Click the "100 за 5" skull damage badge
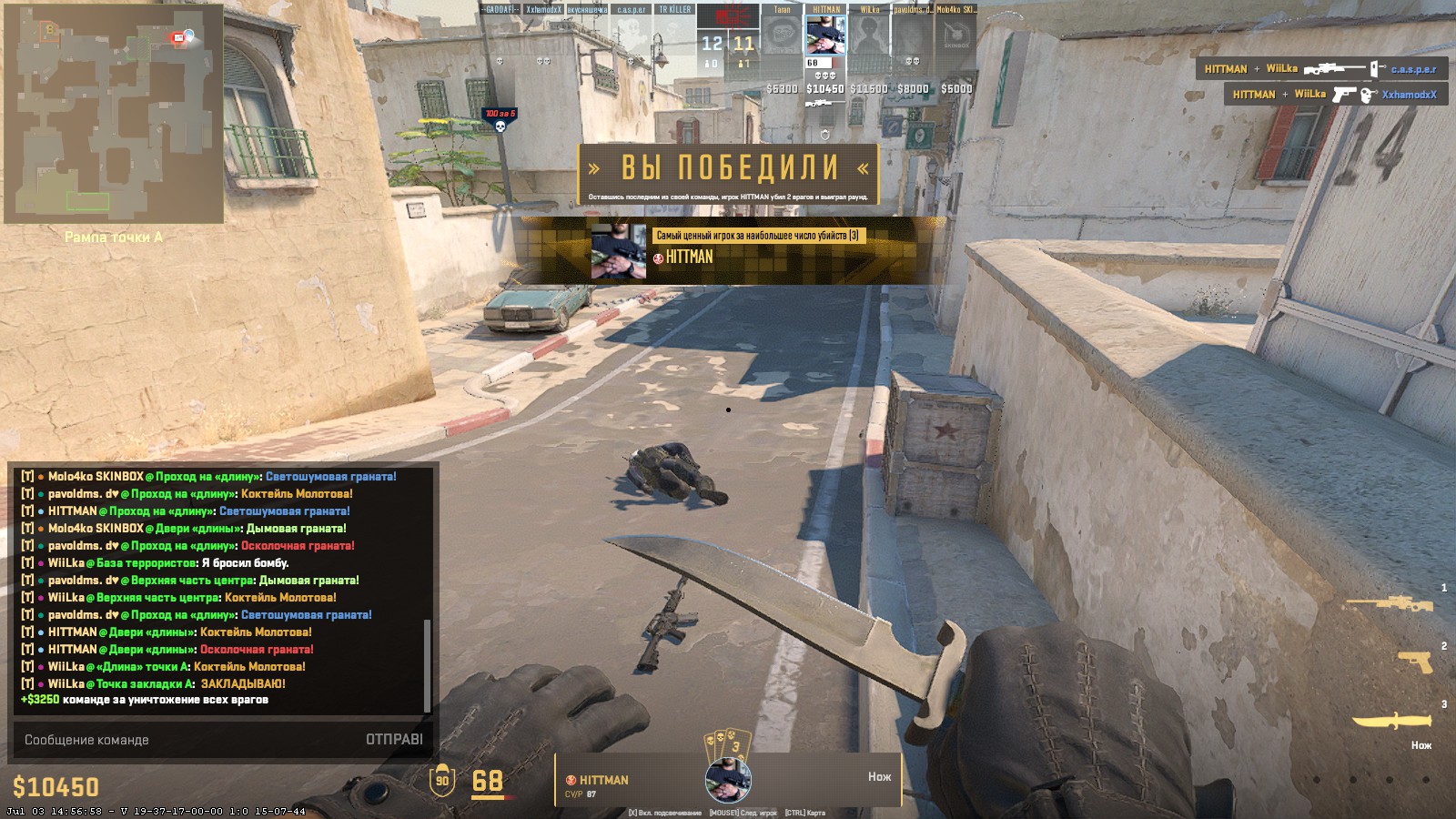The width and height of the screenshot is (1456, 819). (500, 119)
